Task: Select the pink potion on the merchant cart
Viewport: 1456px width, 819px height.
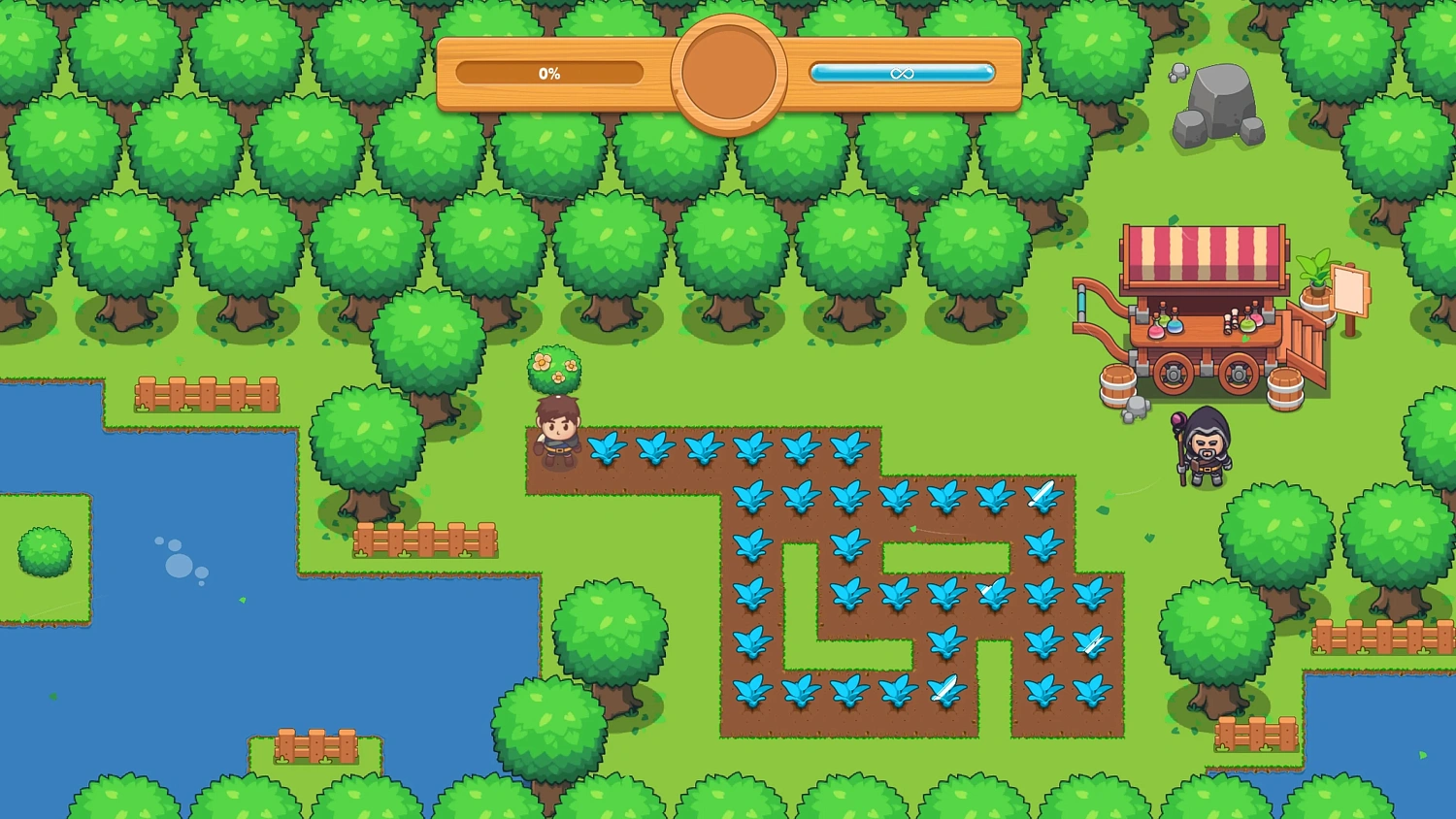Action: point(1157,332)
